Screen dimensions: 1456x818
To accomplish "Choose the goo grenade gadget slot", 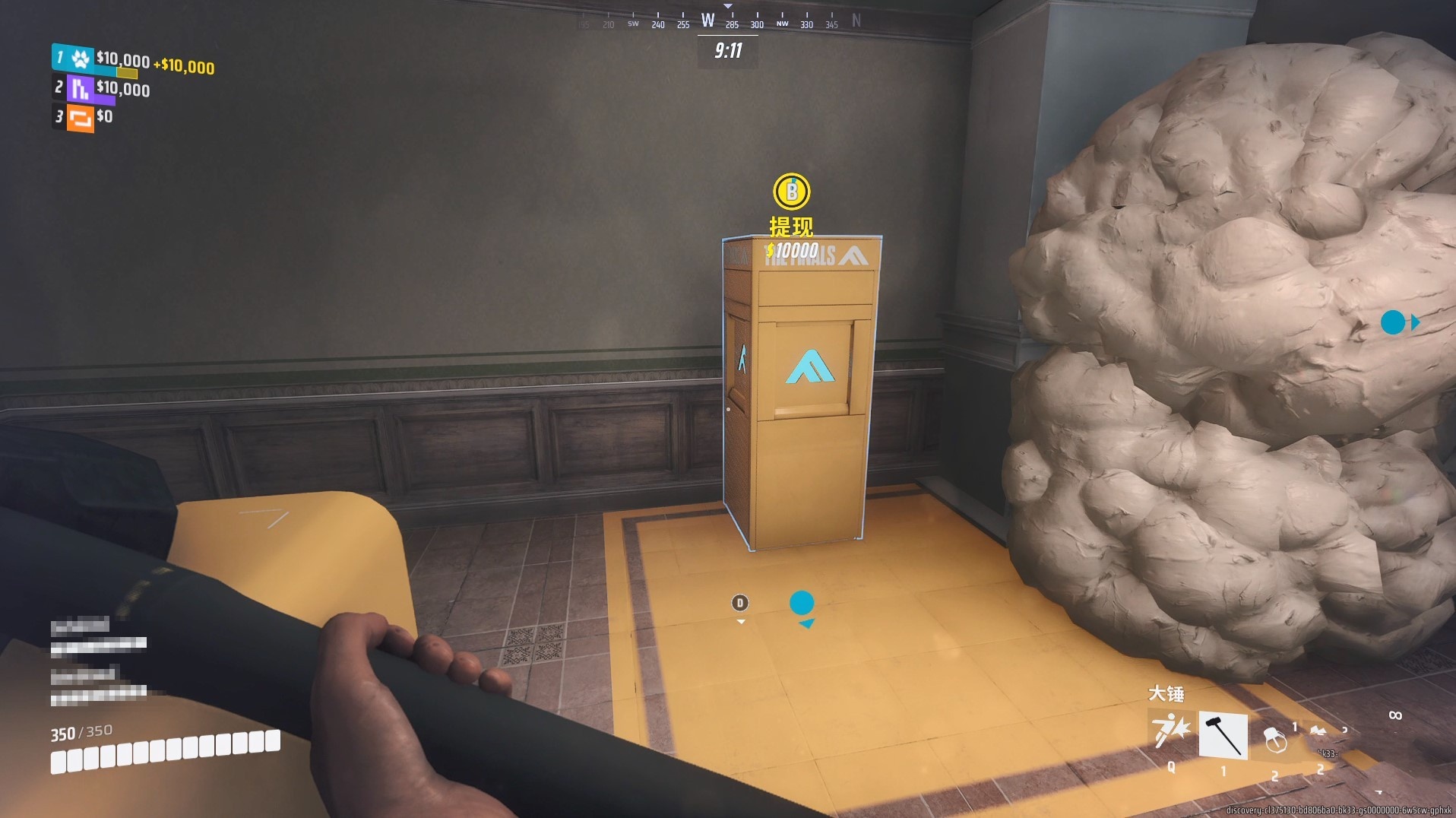I will click(1274, 739).
